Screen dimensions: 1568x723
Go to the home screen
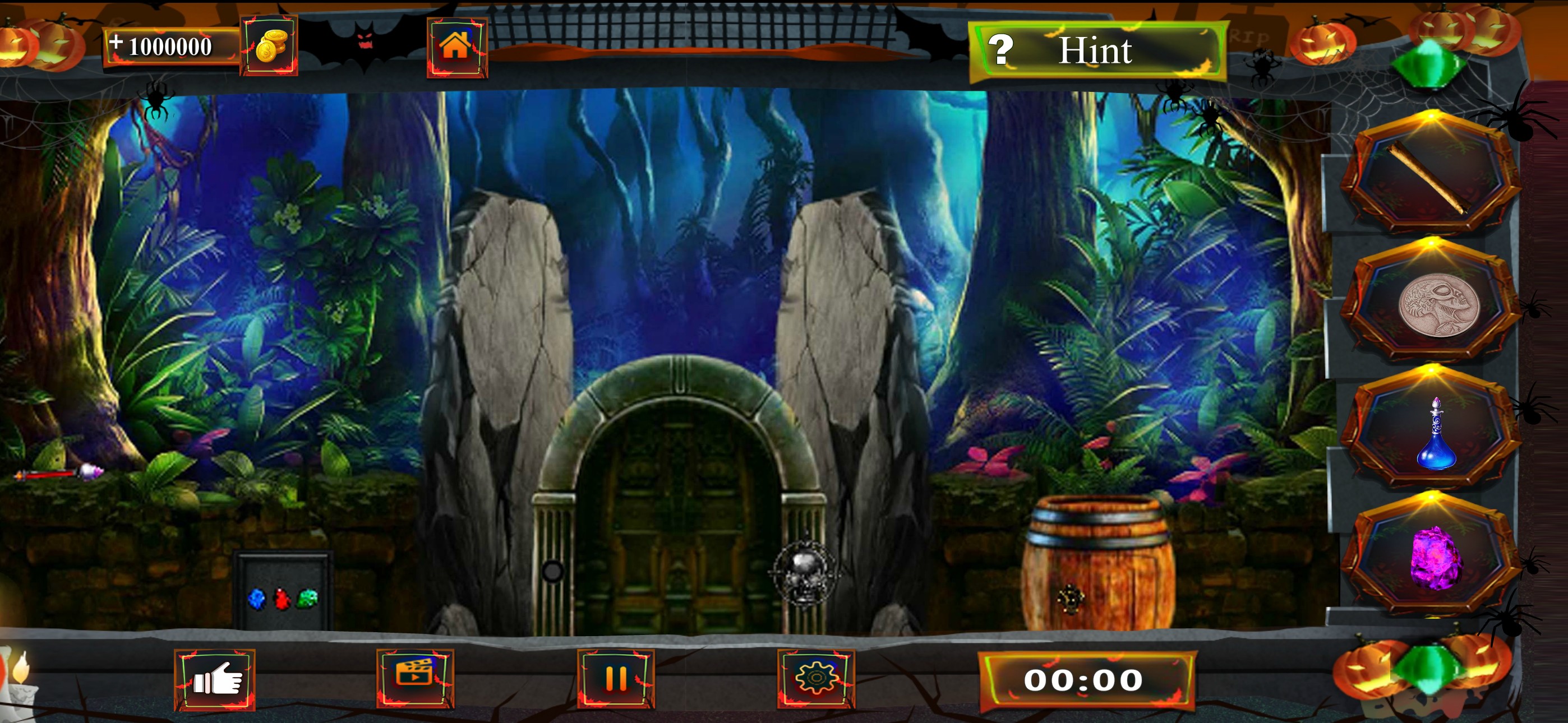[x=456, y=47]
